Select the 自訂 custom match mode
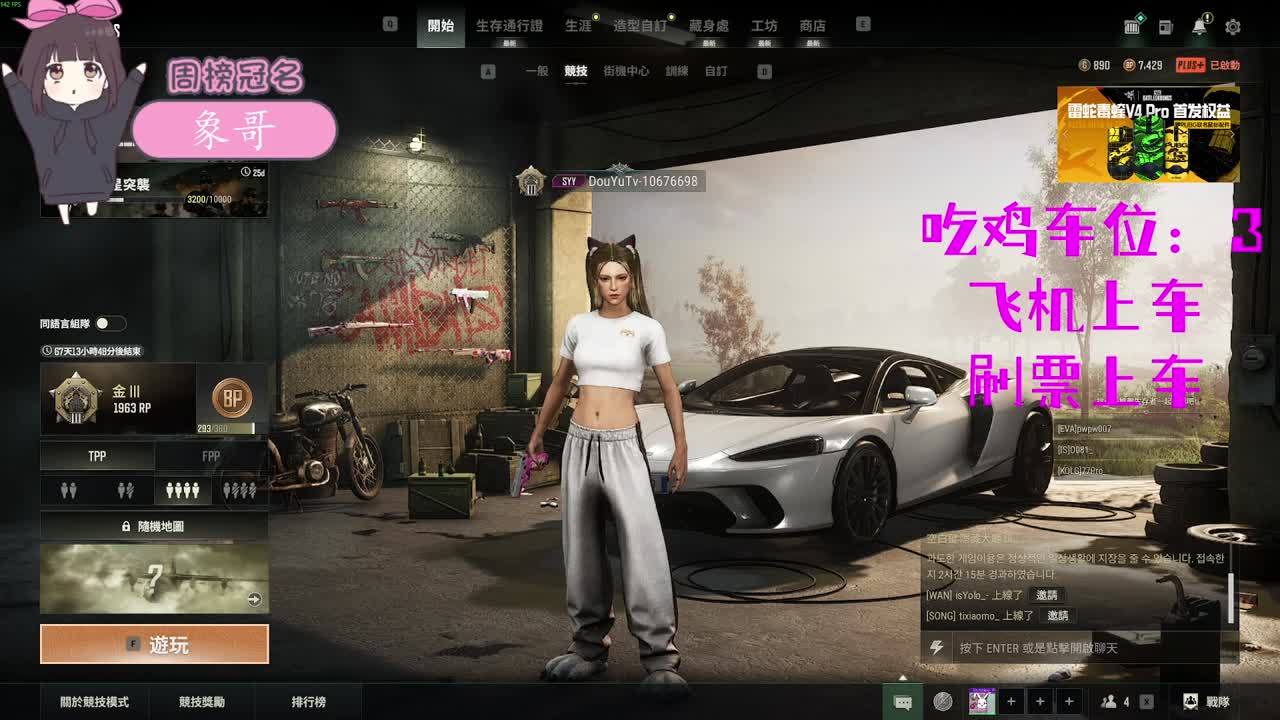This screenshot has height=720, width=1280. pos(716,72)
